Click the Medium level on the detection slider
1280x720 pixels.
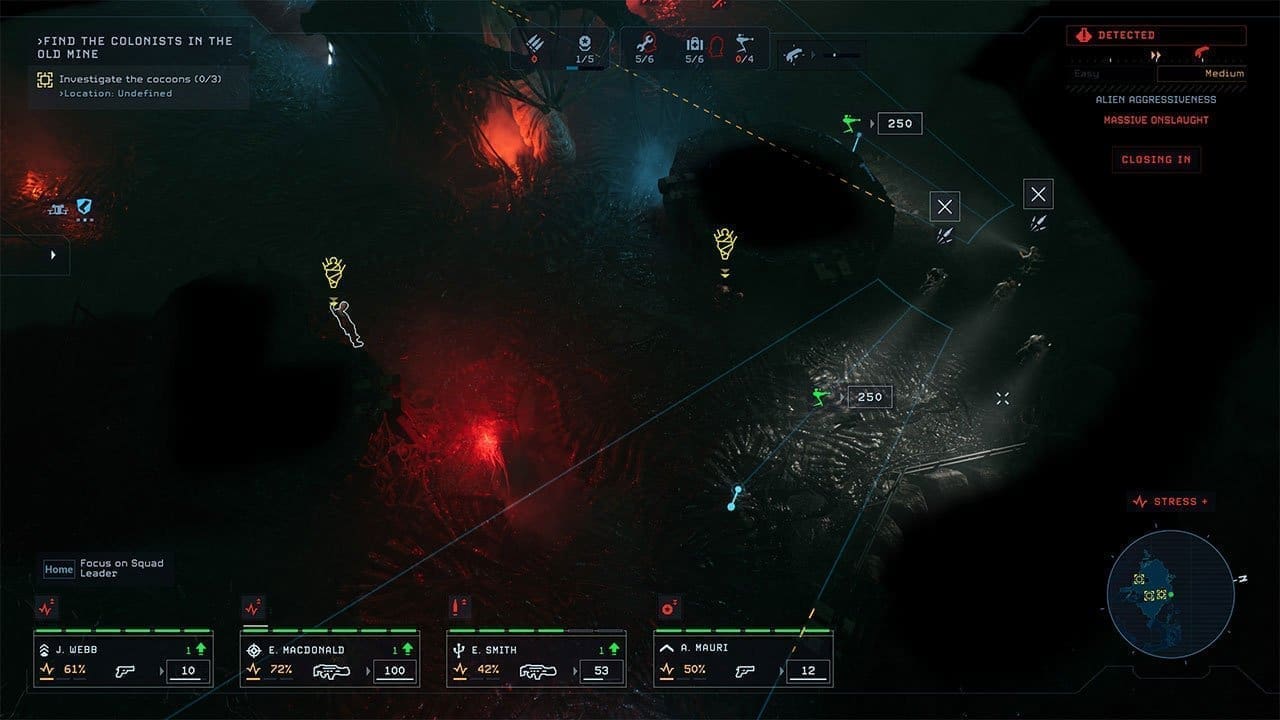1225,73
